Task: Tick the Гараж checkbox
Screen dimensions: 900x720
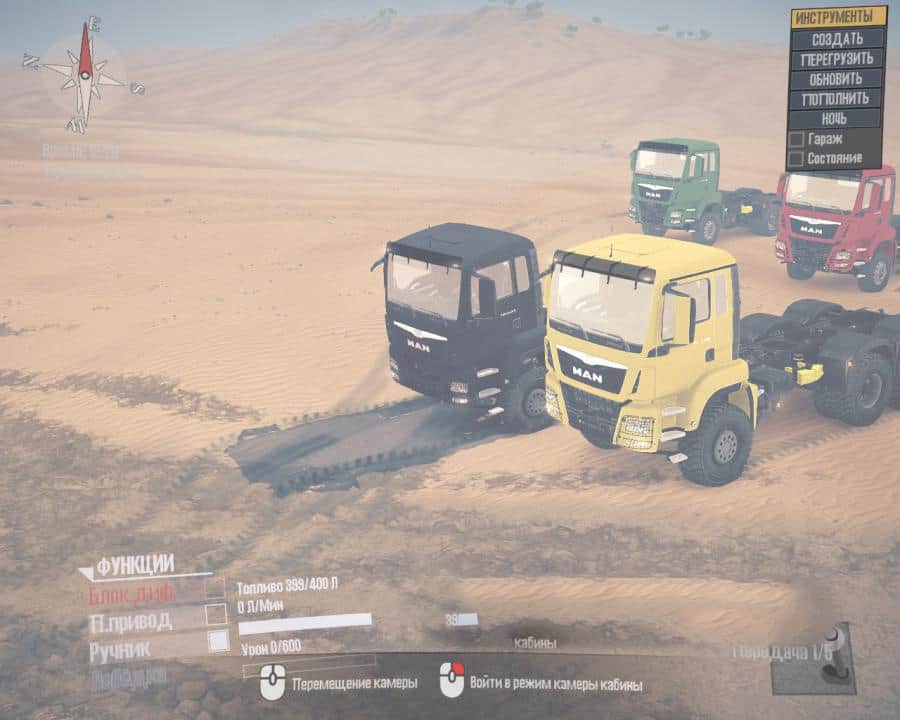Action: 796,139
